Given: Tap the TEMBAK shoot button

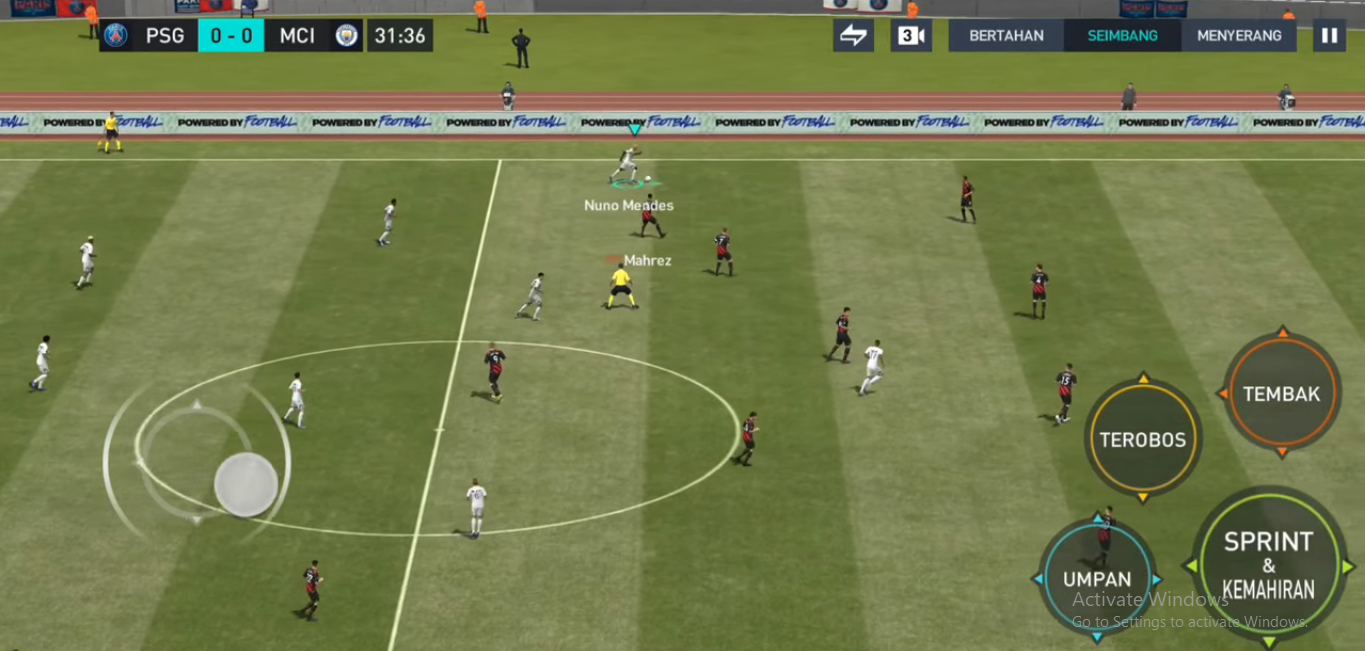Looking at the screenshot, I should click(1281, 394).
